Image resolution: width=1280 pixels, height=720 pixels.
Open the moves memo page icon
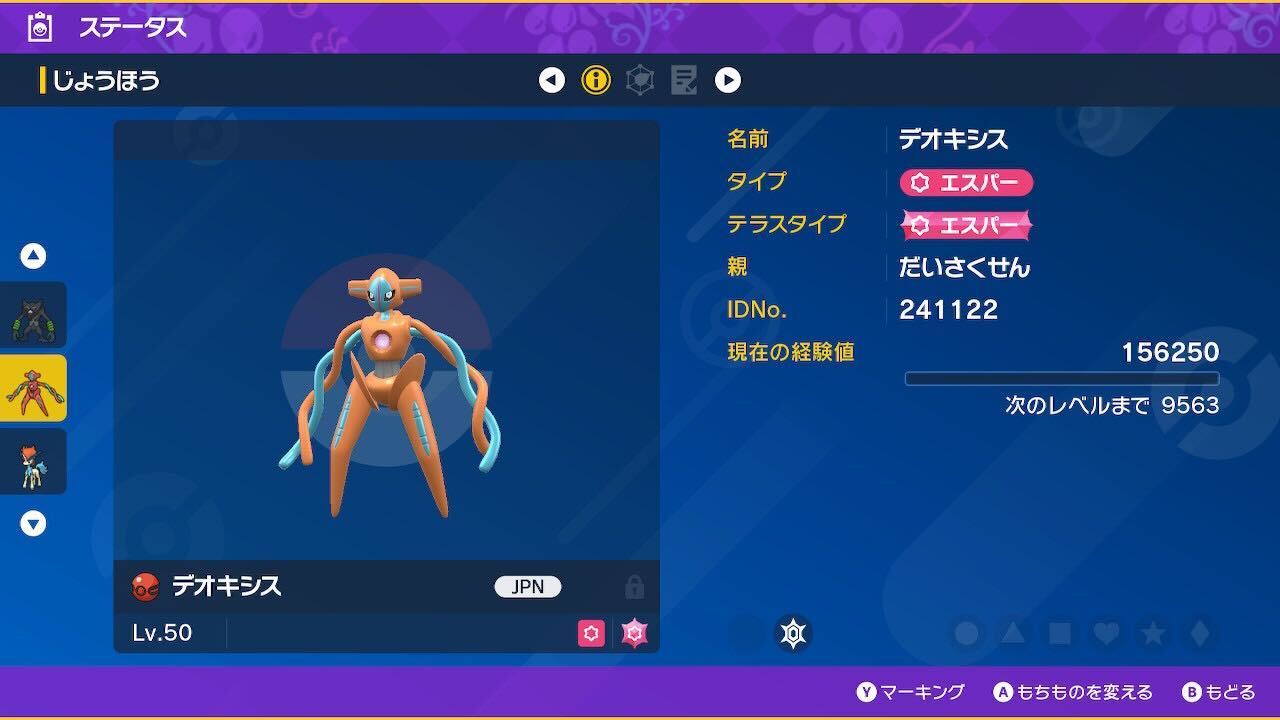pos(684,80)
